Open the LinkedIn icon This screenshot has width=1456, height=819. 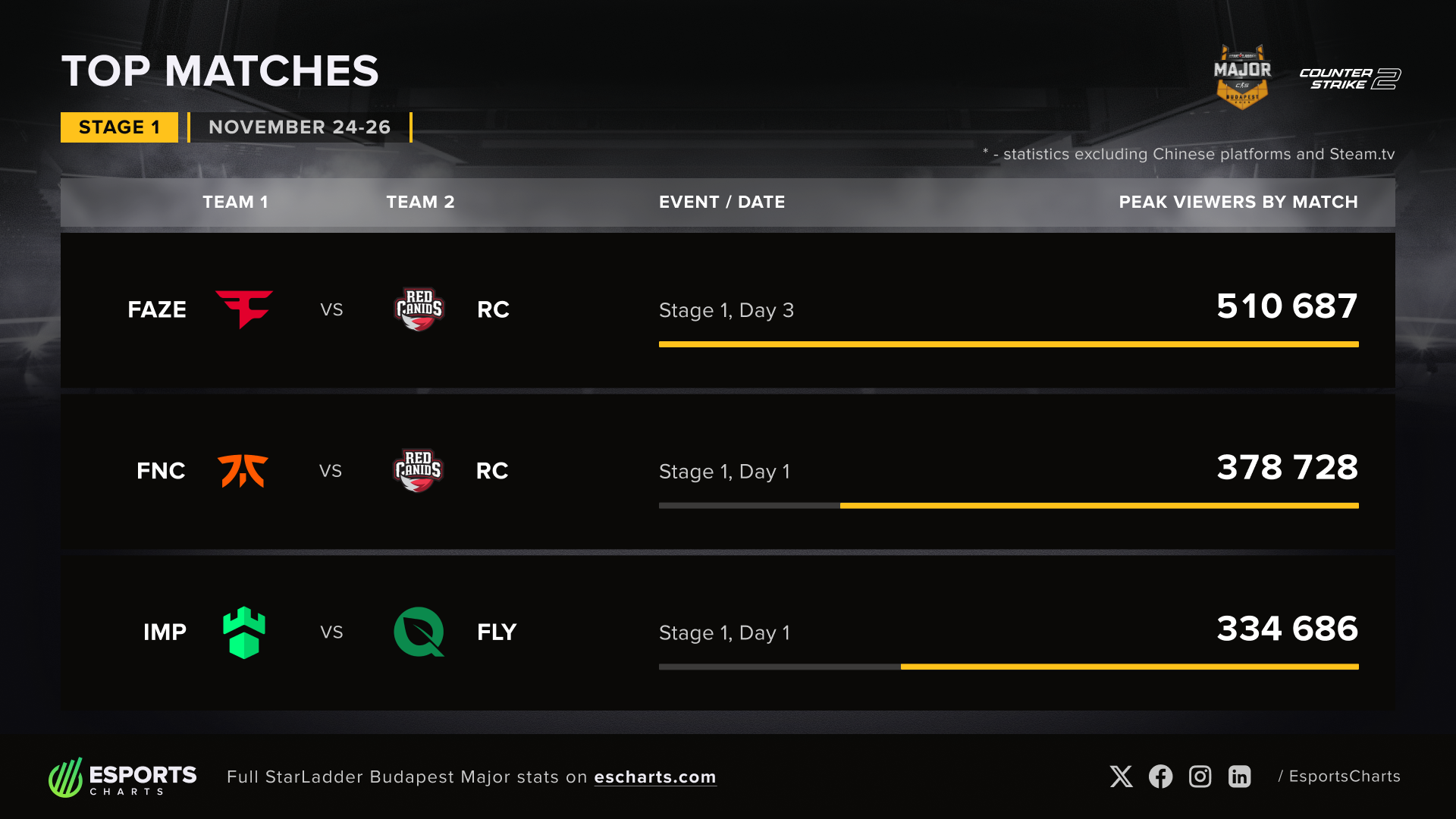pyautogui.click(x=1239, y=777)
